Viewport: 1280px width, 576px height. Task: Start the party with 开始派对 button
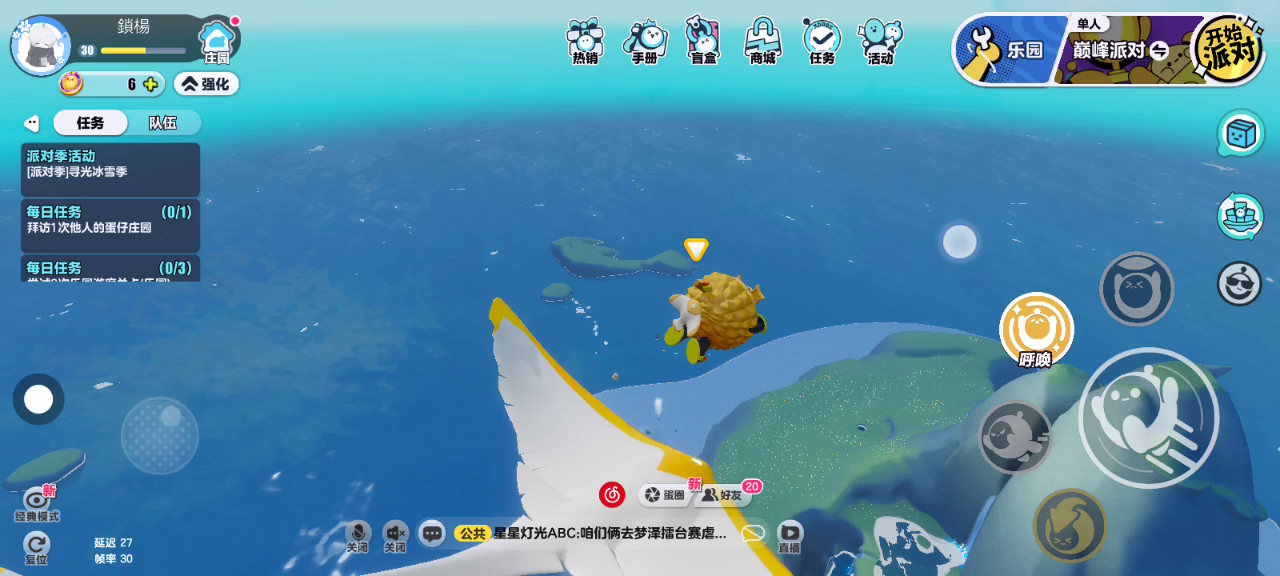[1228, 47]
